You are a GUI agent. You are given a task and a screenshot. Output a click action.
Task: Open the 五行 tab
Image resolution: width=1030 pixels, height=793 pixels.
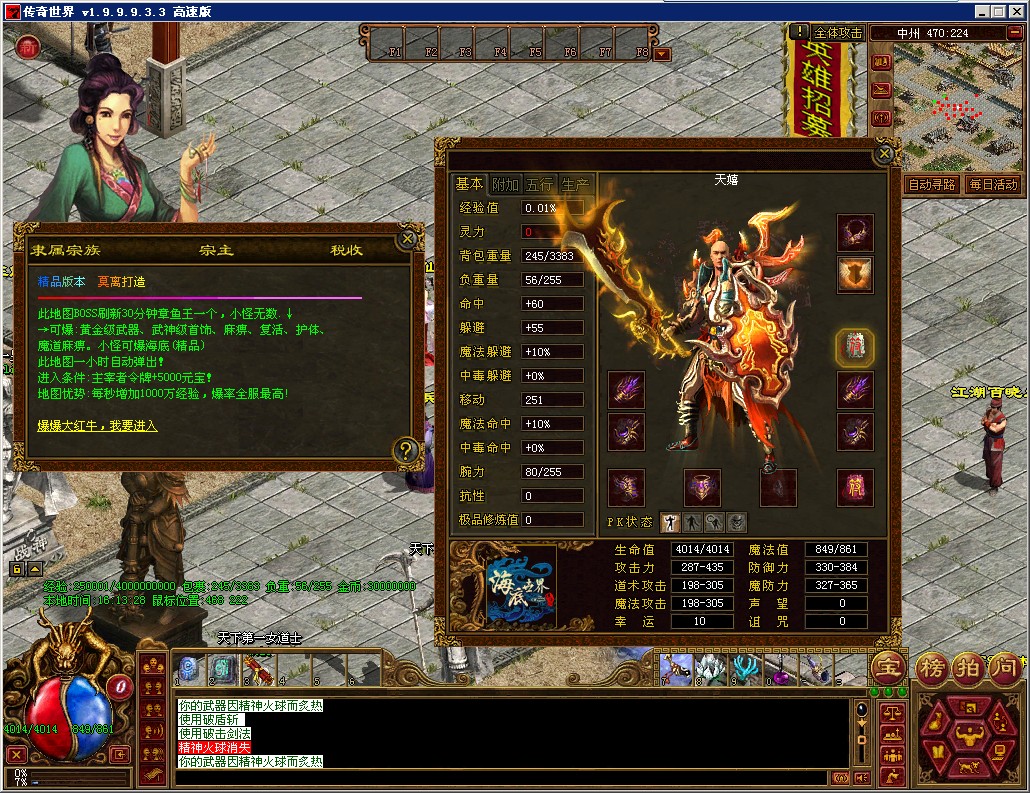click(x=540, y=184)
